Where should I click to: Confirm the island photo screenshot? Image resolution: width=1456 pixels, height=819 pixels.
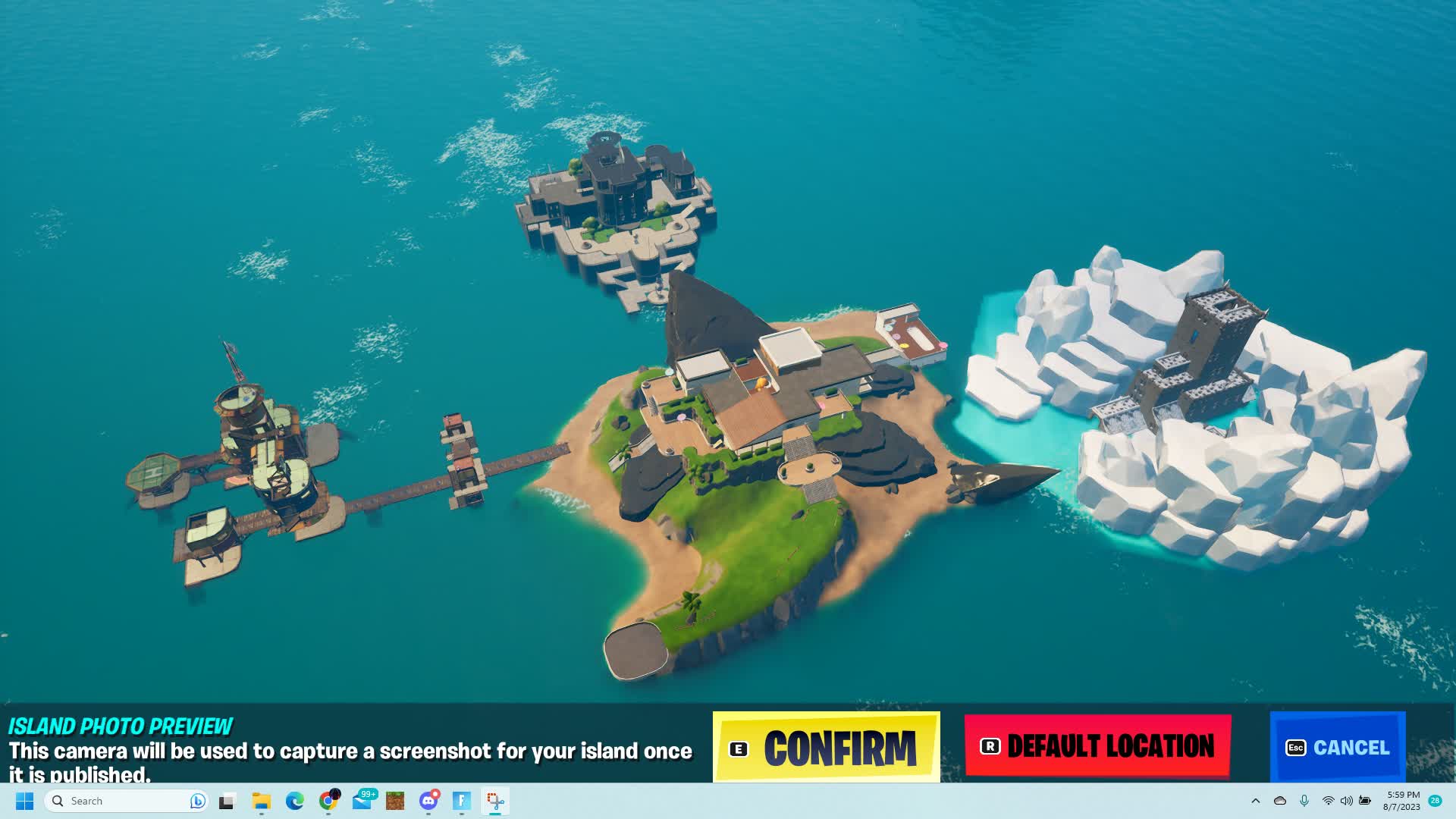pos(825,747)
